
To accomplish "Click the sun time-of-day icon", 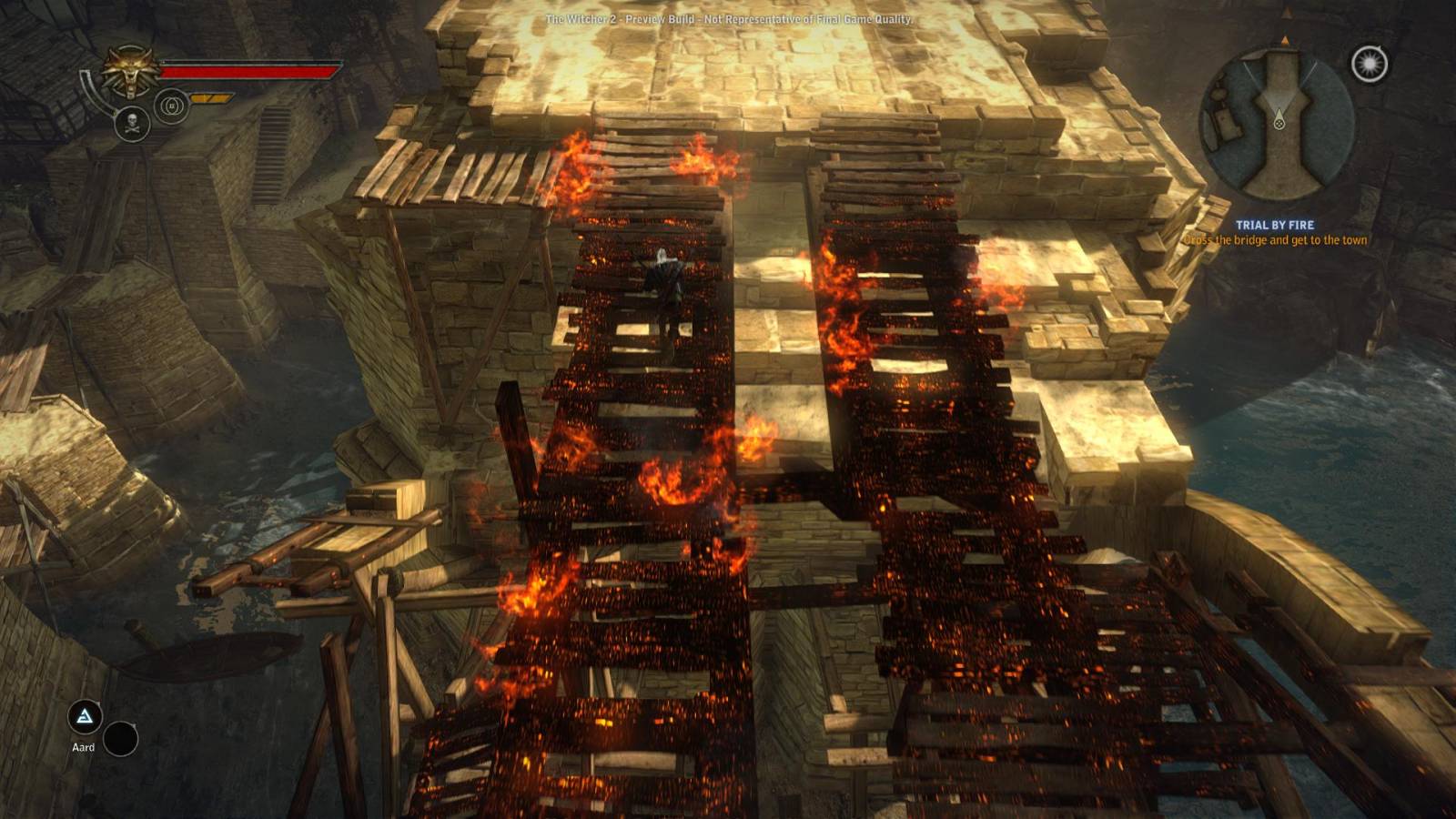I will pos(1369,64).
